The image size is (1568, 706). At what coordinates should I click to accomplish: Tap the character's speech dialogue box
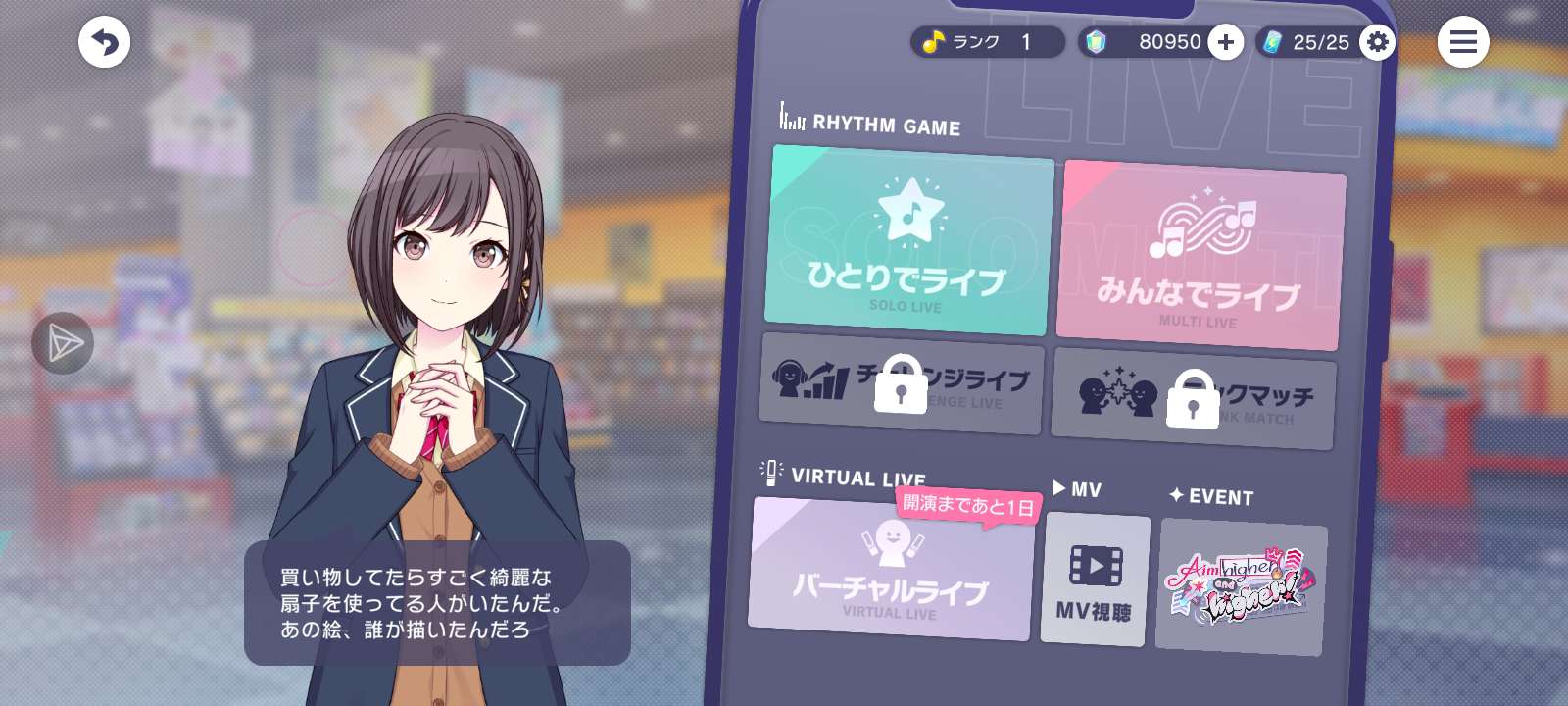tap(437, 603)
